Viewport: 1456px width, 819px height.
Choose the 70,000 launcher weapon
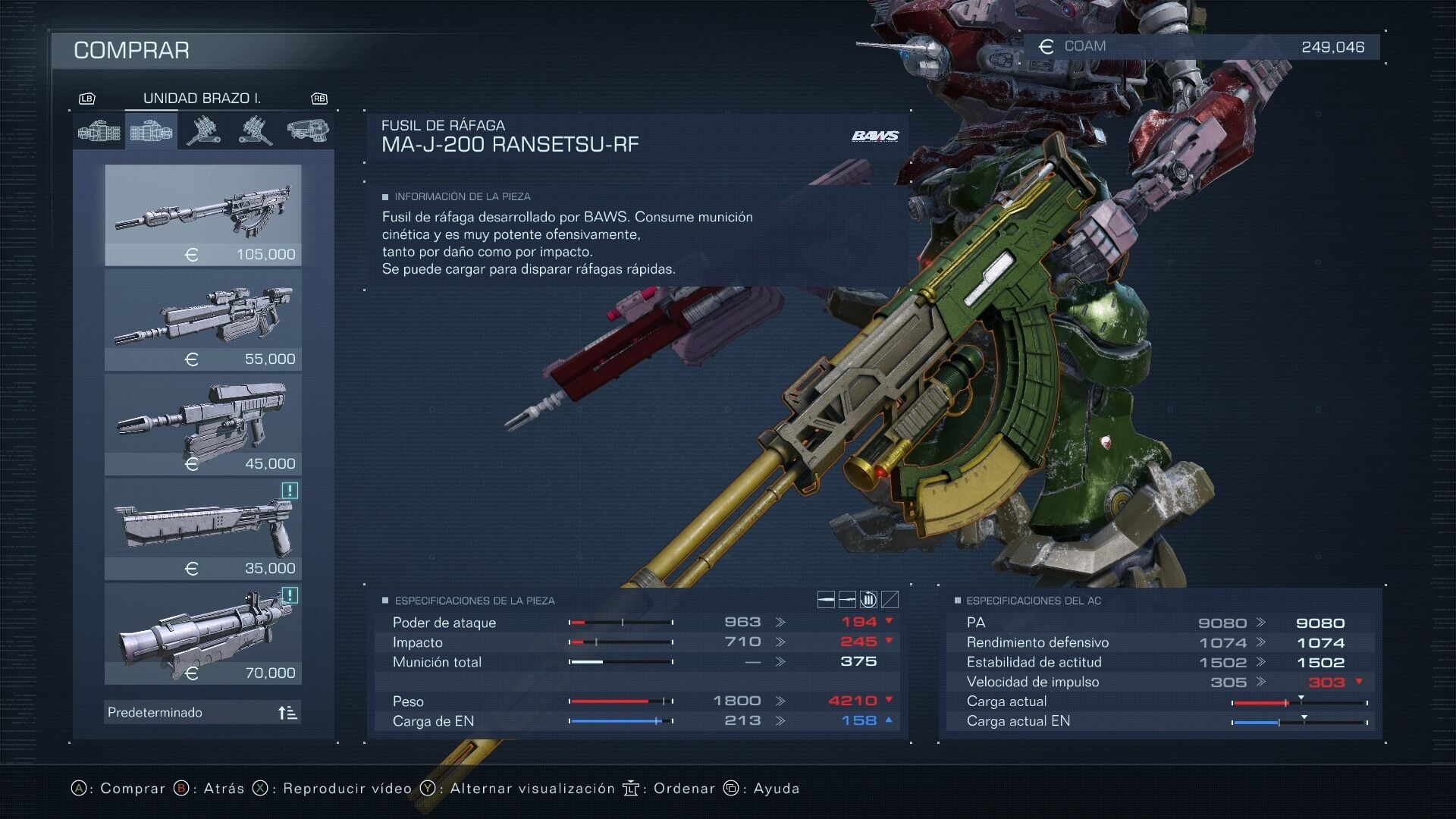tap(202, 633)
